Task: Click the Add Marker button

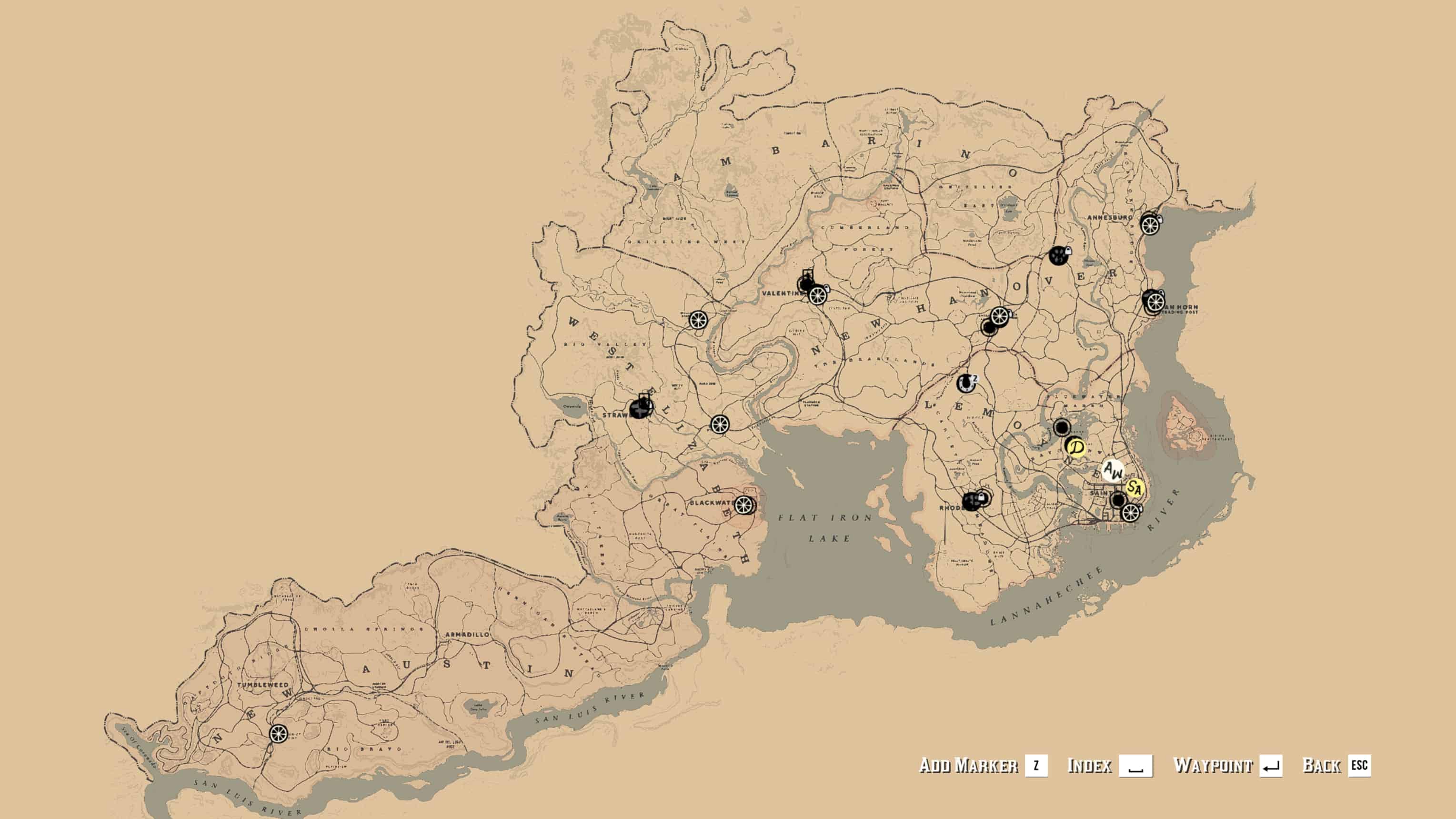Action: pos(983,765)
